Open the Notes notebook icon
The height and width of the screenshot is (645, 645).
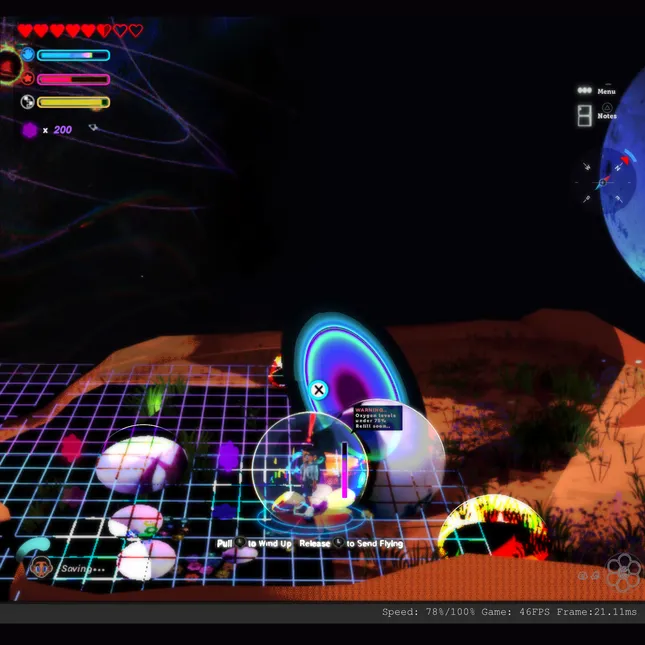[x=585, y=115]
